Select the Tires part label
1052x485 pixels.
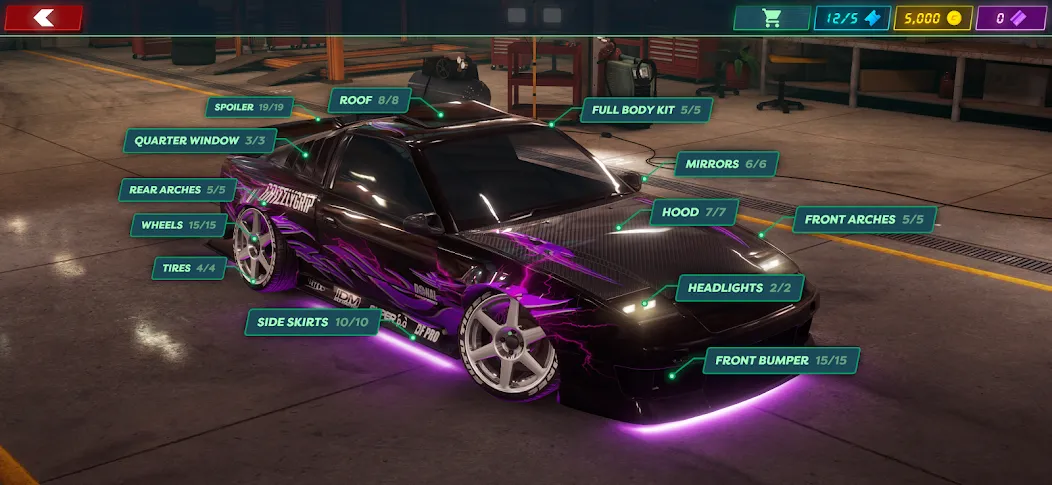click(x=189, y=267)
